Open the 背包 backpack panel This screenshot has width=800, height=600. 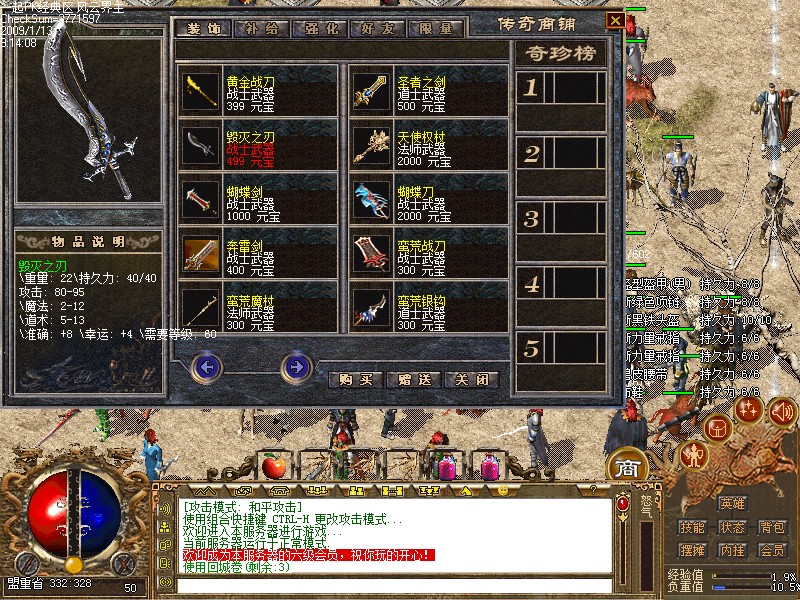(771, 527)
